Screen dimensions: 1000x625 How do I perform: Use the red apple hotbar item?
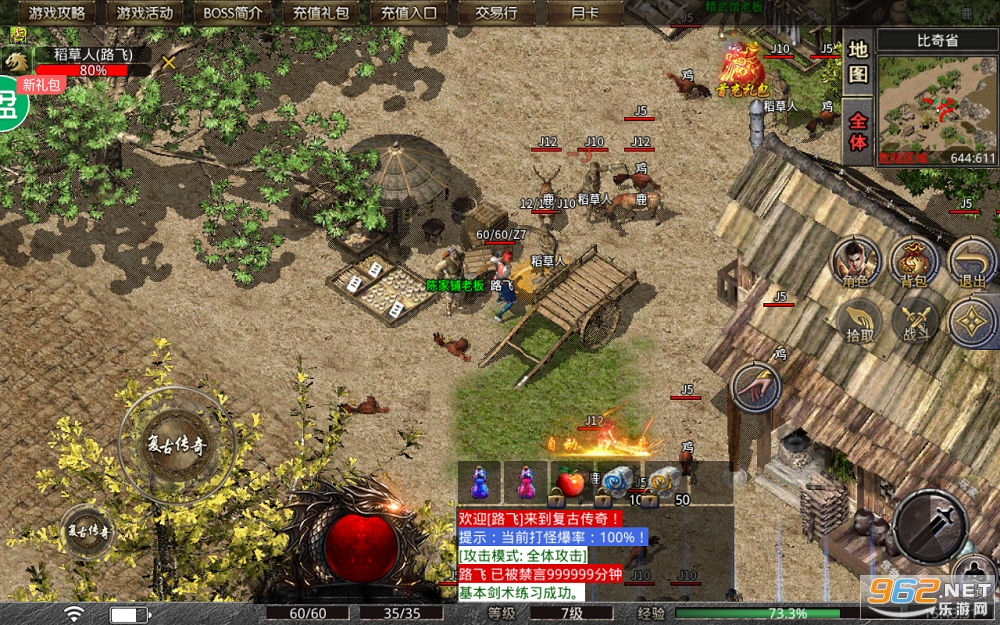(x=570, y=484)
